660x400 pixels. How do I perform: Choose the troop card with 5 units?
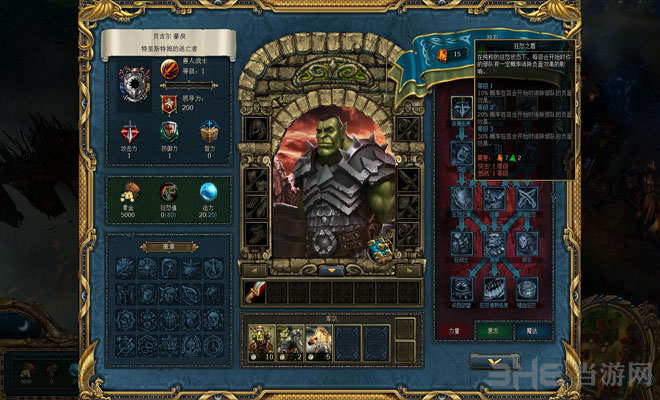point(319,342)
